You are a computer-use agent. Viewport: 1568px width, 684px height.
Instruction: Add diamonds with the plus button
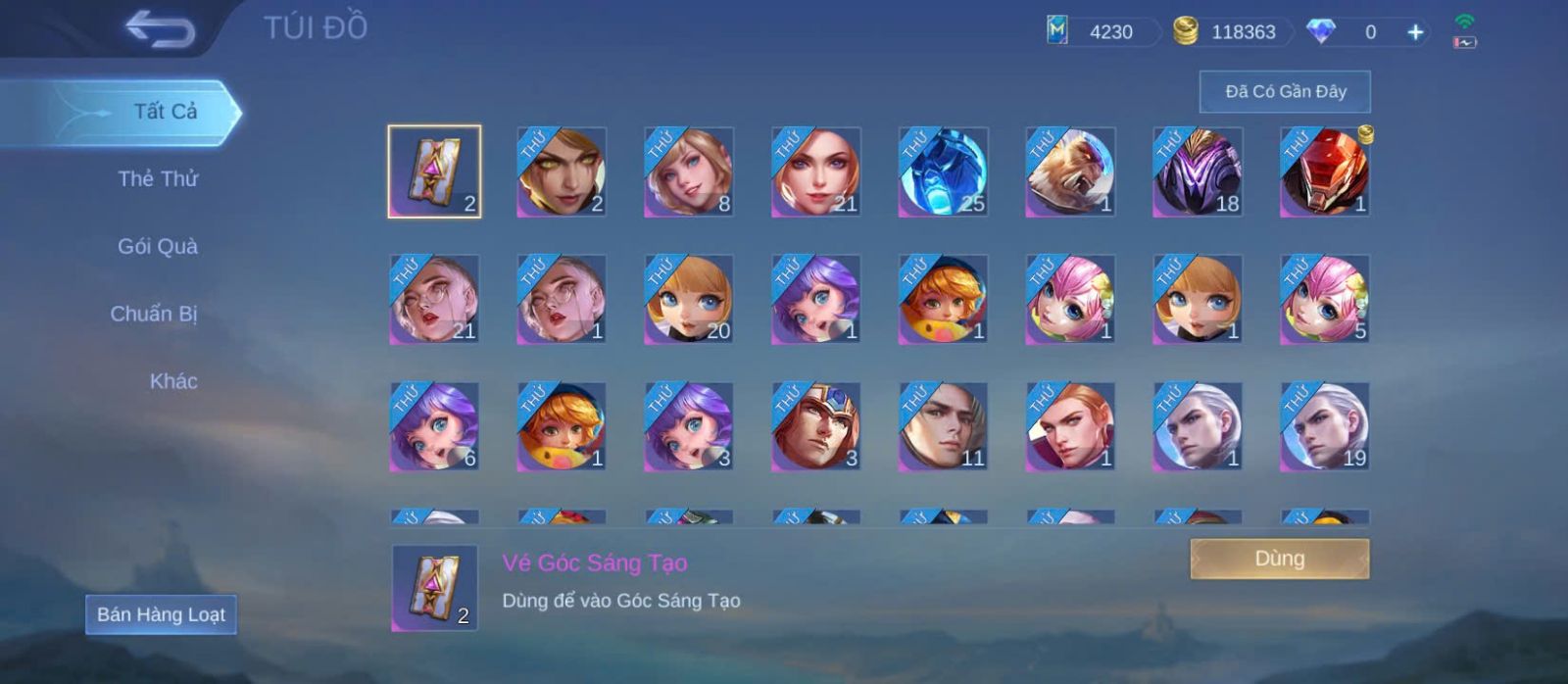point(1415,32)
